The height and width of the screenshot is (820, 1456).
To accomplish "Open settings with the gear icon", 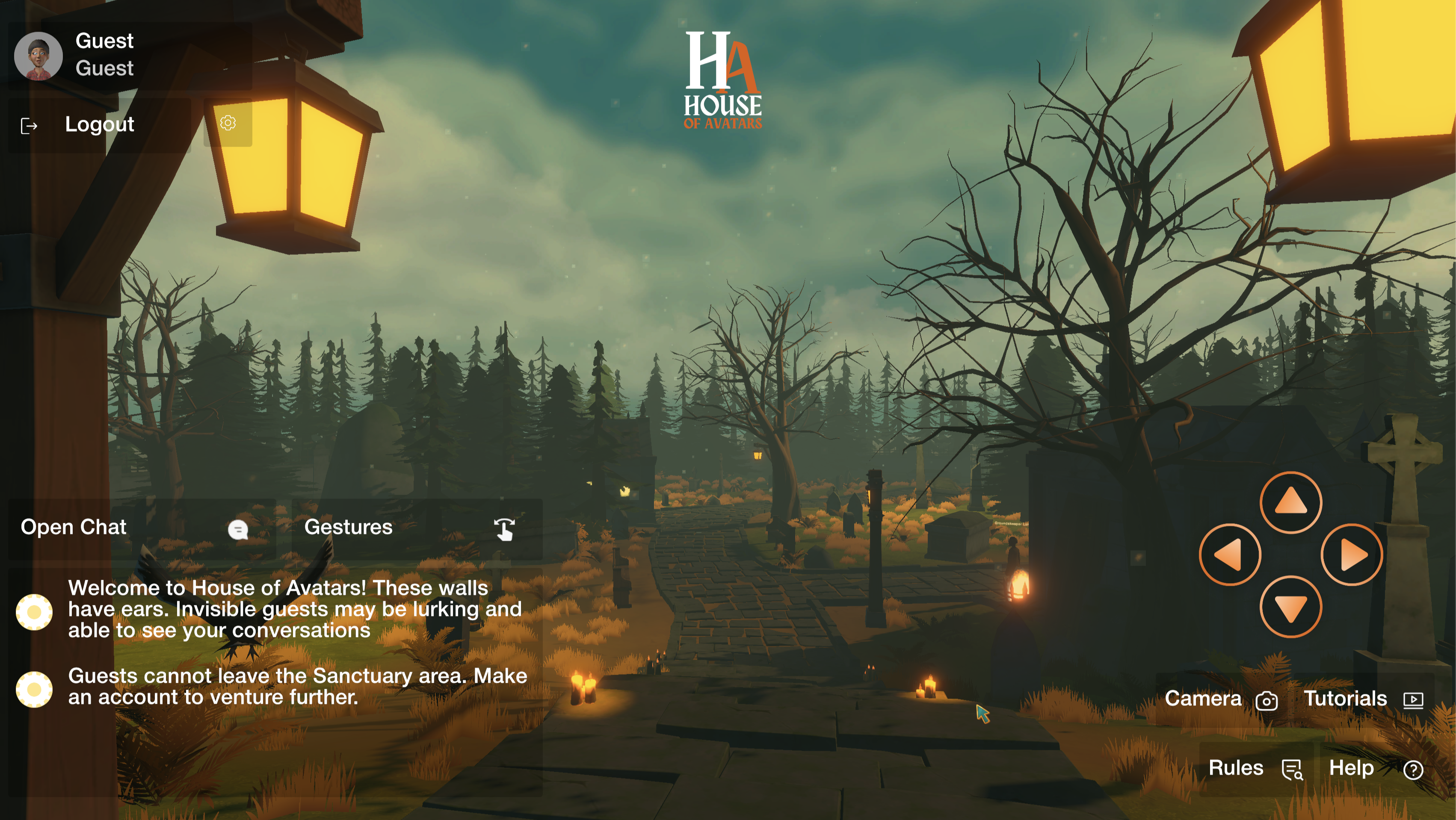I will tap(228, 123).
